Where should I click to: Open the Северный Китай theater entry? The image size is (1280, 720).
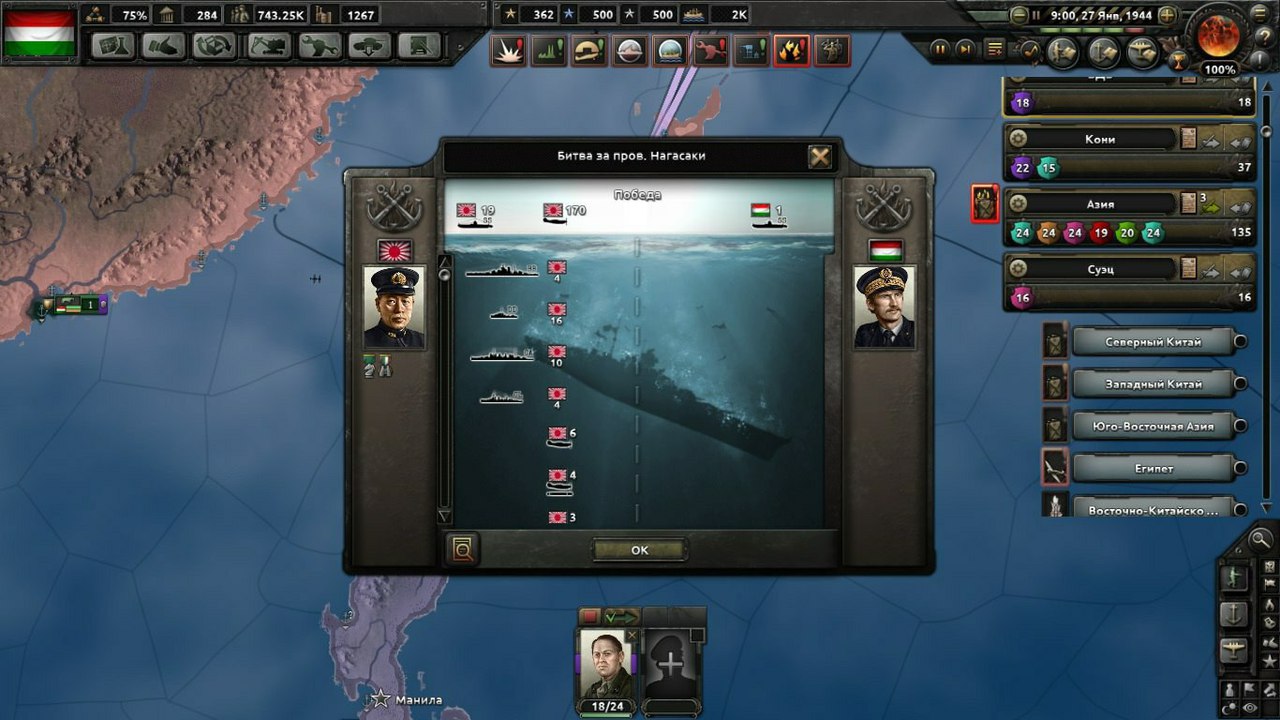coord(1153,342)
